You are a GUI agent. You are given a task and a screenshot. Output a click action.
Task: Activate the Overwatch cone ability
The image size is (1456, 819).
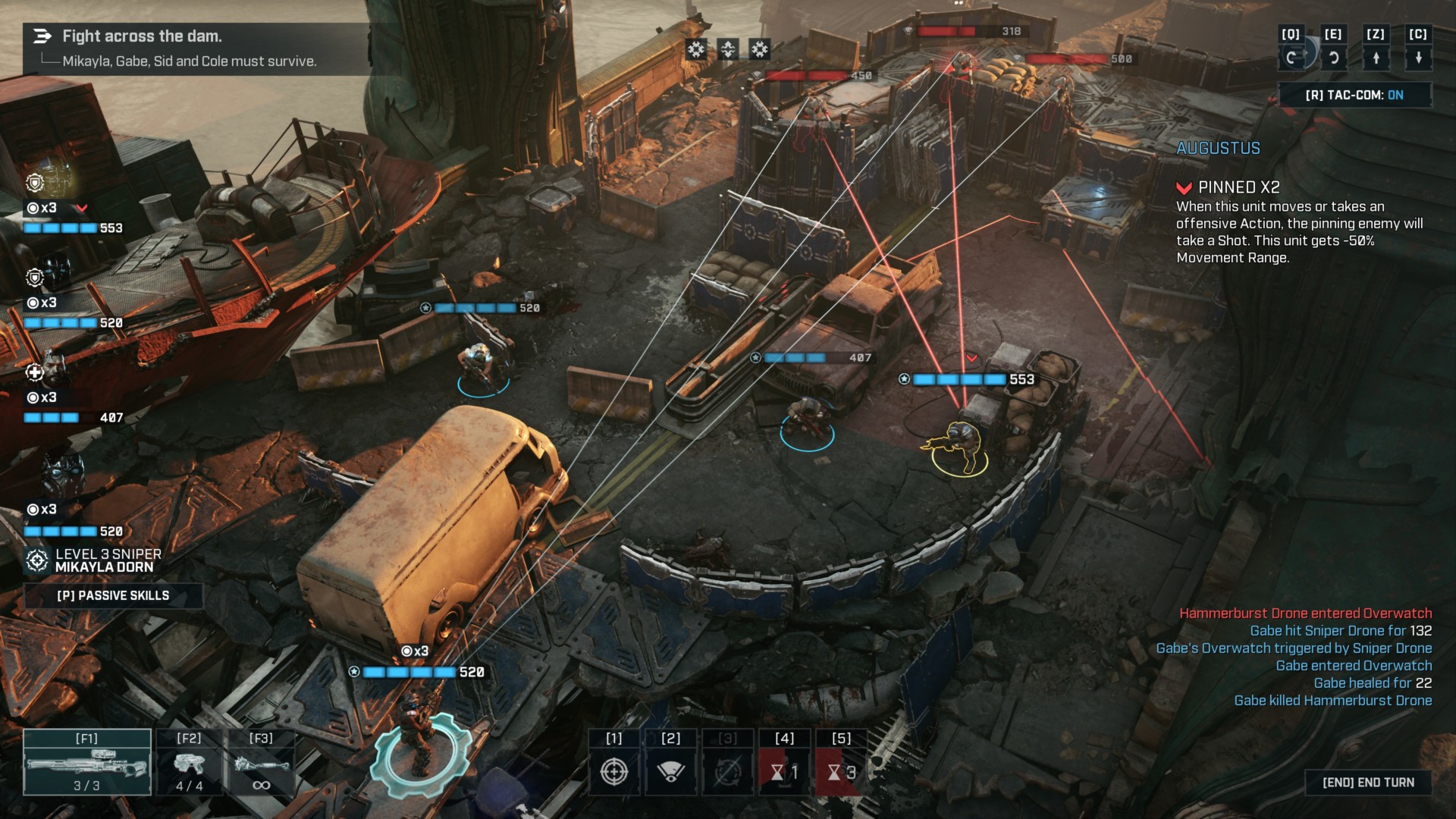pyautogui.click(x=670, y=771)
